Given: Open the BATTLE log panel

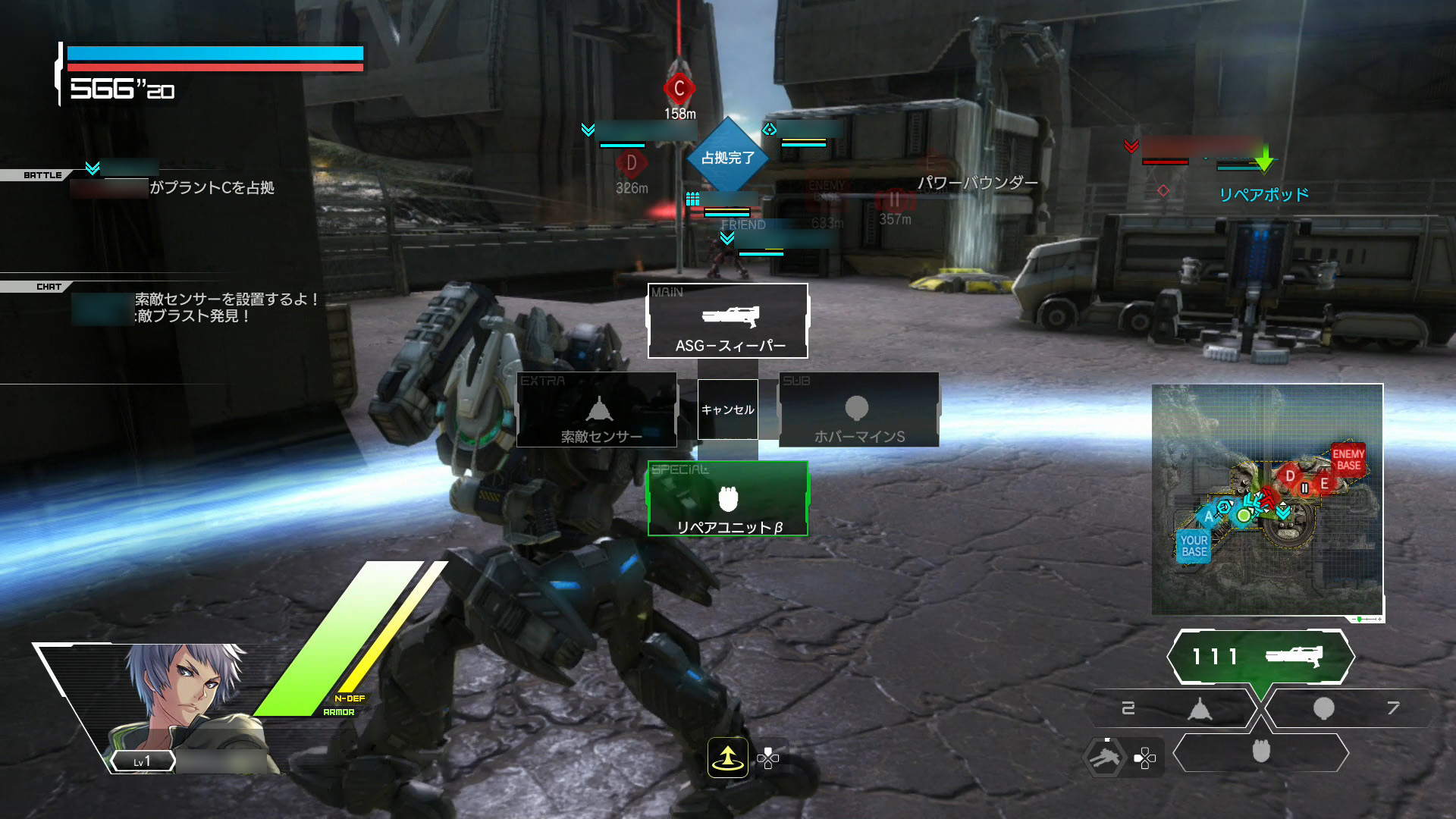Looking at the screenshot, I should (x=42, y=175).
